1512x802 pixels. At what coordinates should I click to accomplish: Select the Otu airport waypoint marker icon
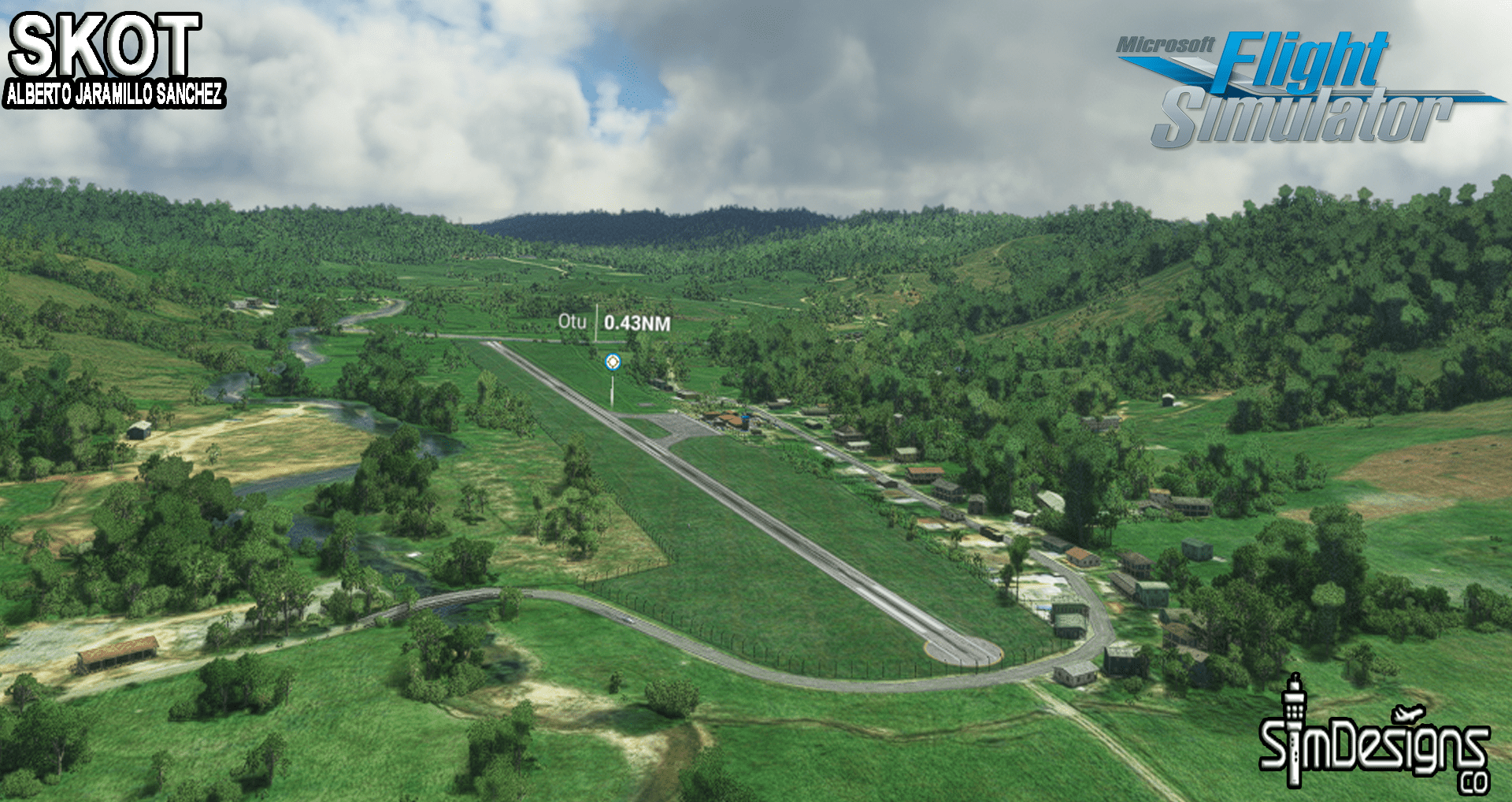(612, 362)
